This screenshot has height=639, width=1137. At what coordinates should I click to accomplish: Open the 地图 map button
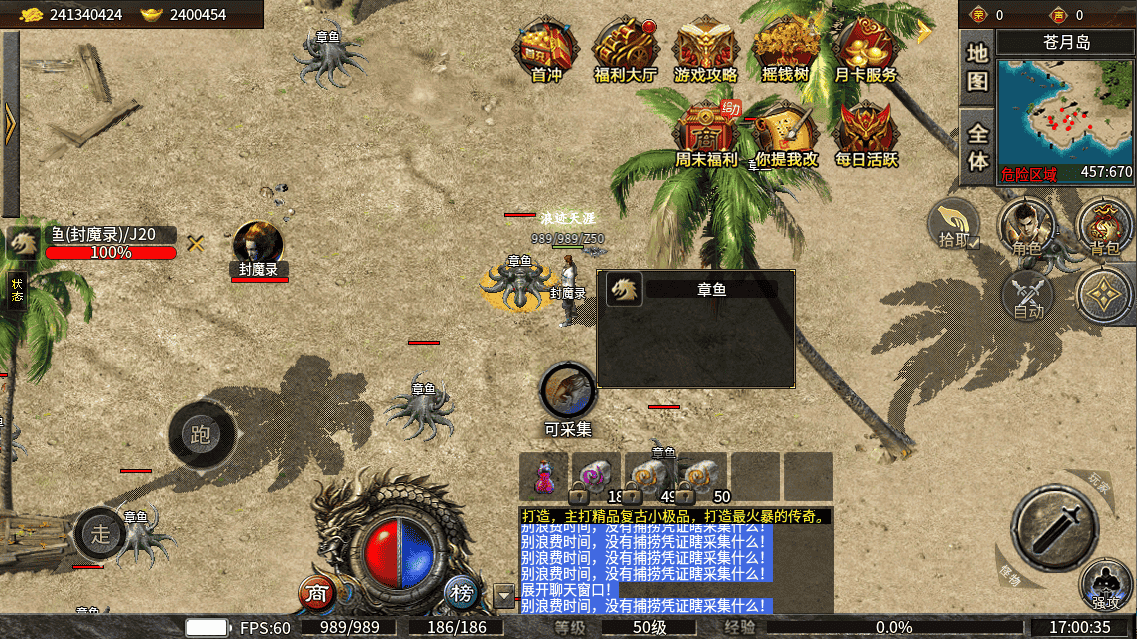[977, 67]
